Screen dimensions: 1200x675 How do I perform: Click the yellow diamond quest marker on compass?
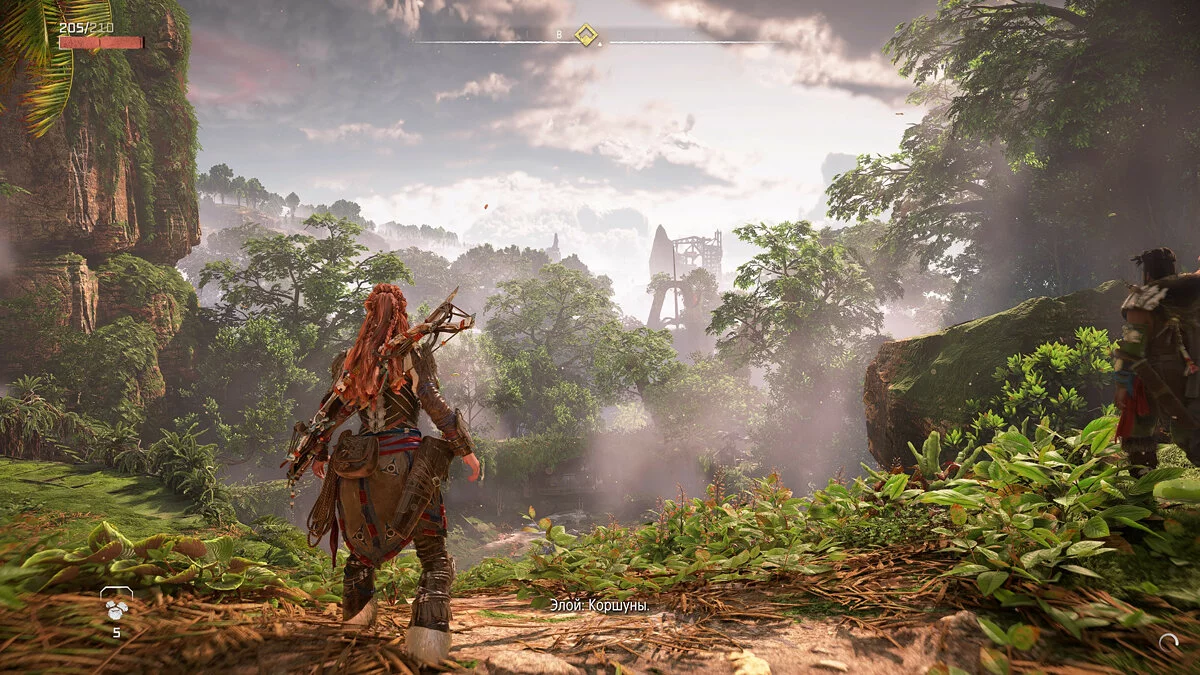[x=586, y=36]
